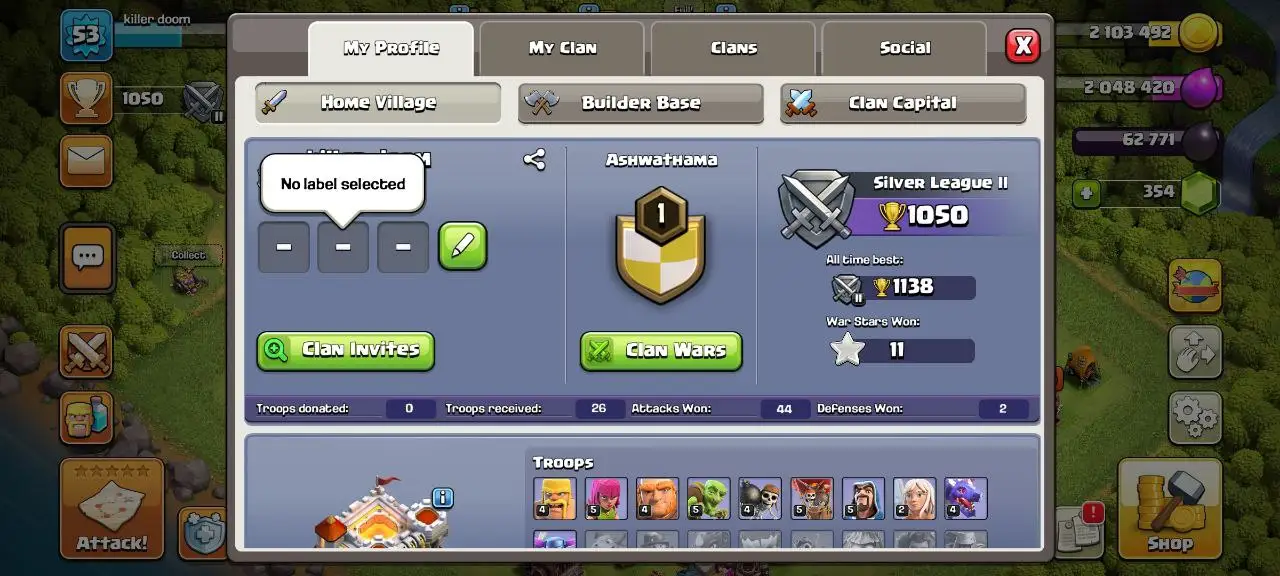
Task: Open game settings gears
Action: (x=1195, y=417)
